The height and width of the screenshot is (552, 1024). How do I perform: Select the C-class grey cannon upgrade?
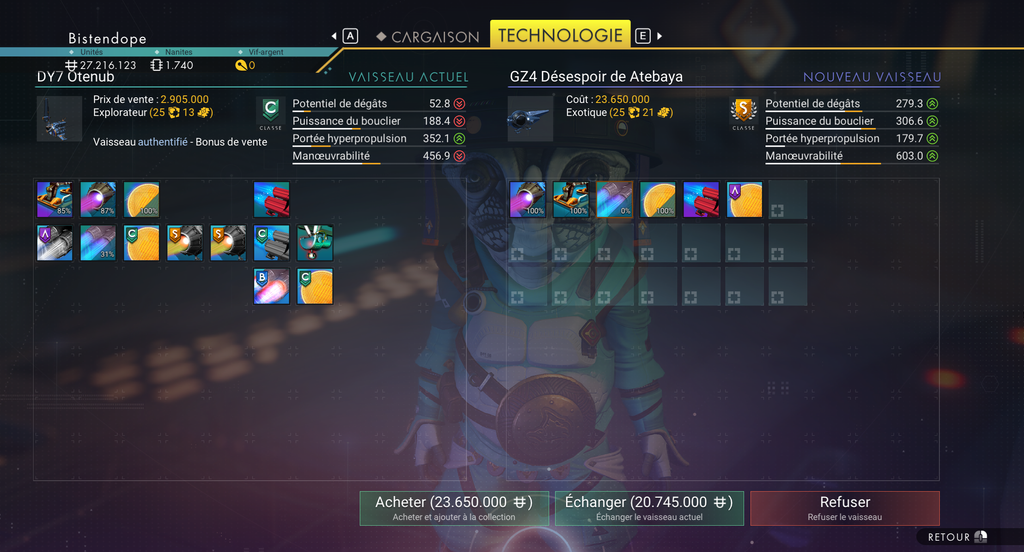click(271, 243)
